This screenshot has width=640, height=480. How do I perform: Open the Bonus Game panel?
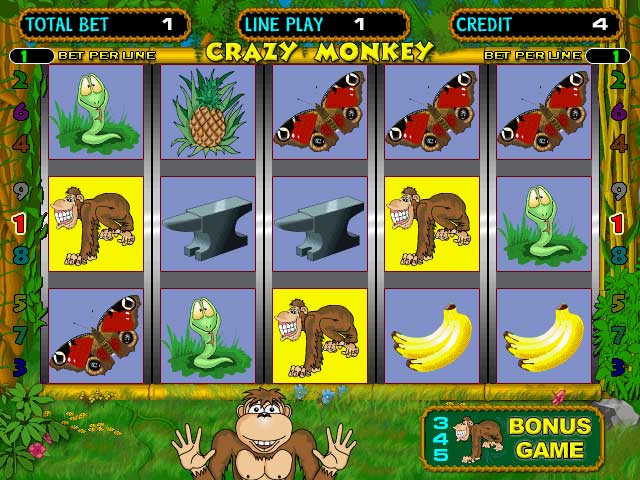pyautogui.click(x=513, y=438)
